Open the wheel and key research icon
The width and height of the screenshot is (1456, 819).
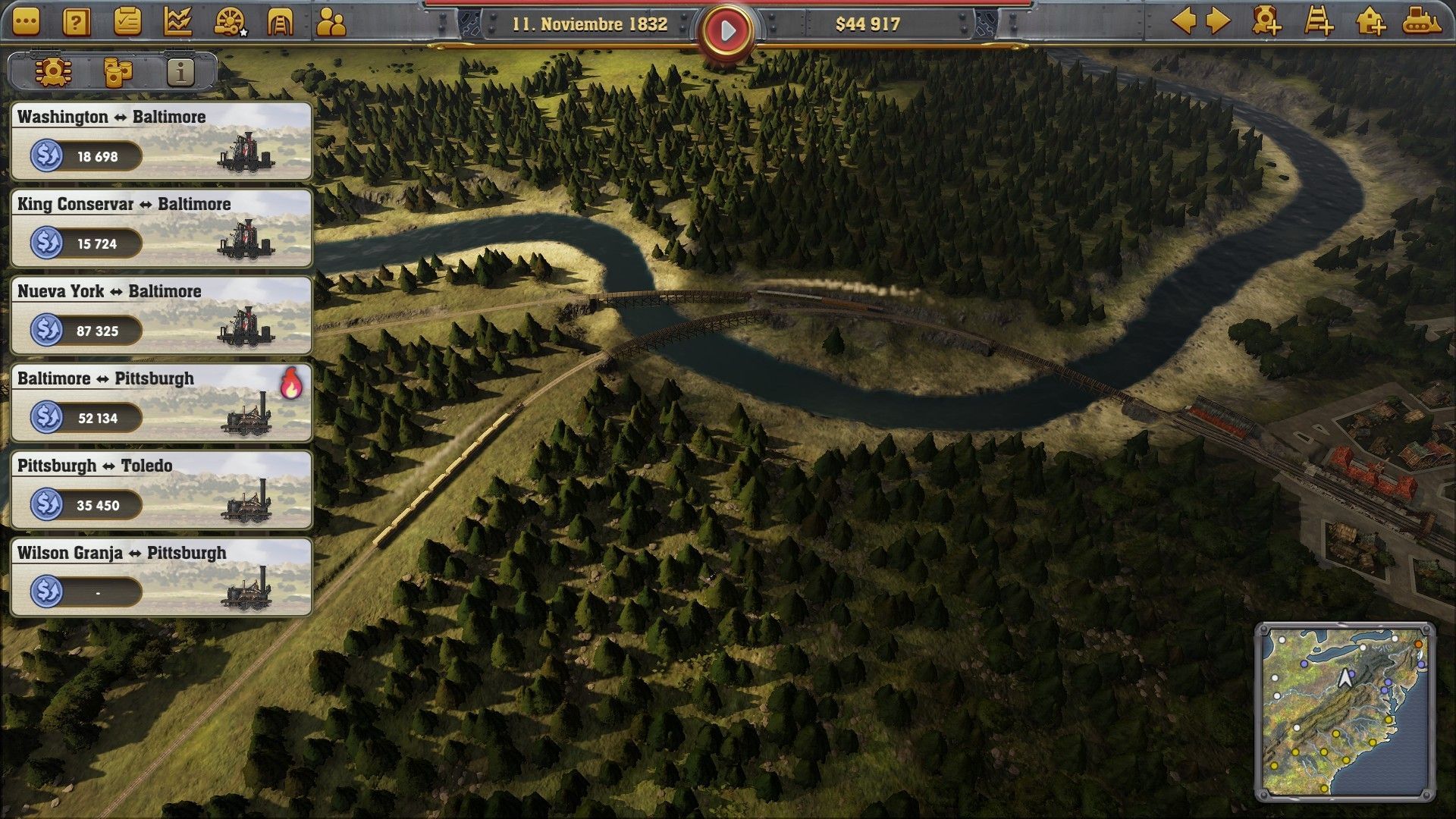click(x=229, y=22)
